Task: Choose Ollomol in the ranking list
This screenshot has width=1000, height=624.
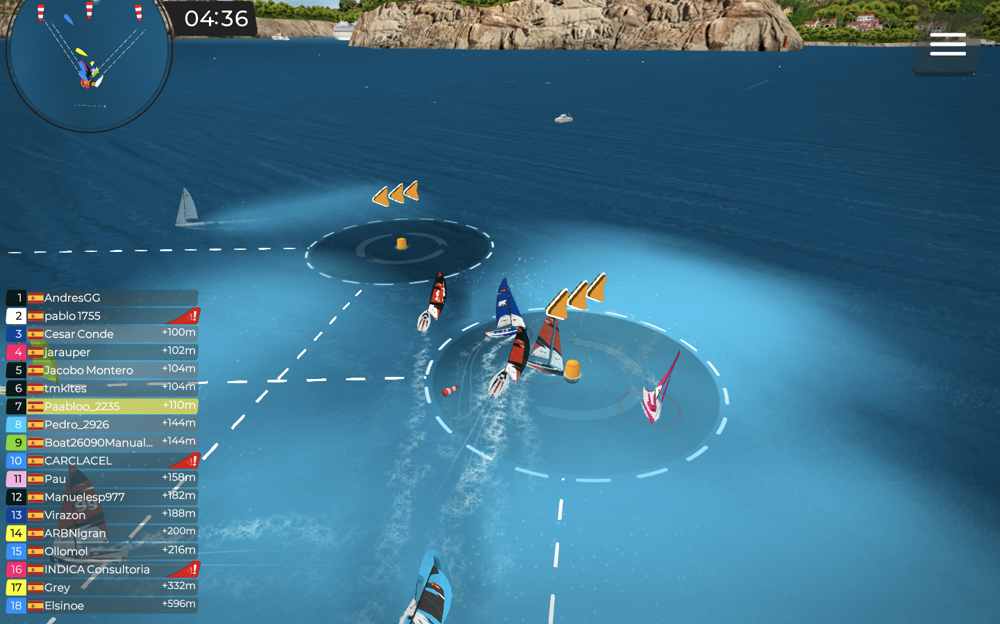Action: pyautogui.click(x=102, y=551)
